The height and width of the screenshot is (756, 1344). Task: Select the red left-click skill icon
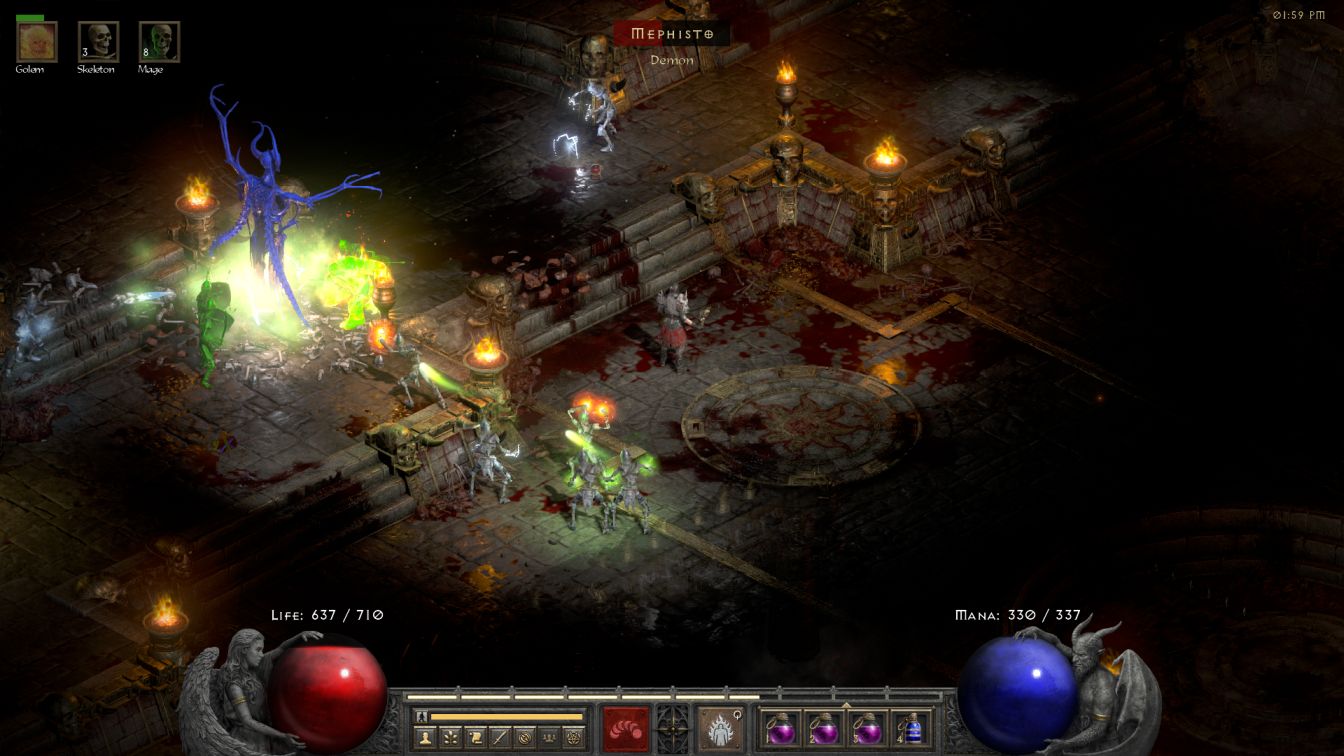pyautogui.click(x=626, y=728)
